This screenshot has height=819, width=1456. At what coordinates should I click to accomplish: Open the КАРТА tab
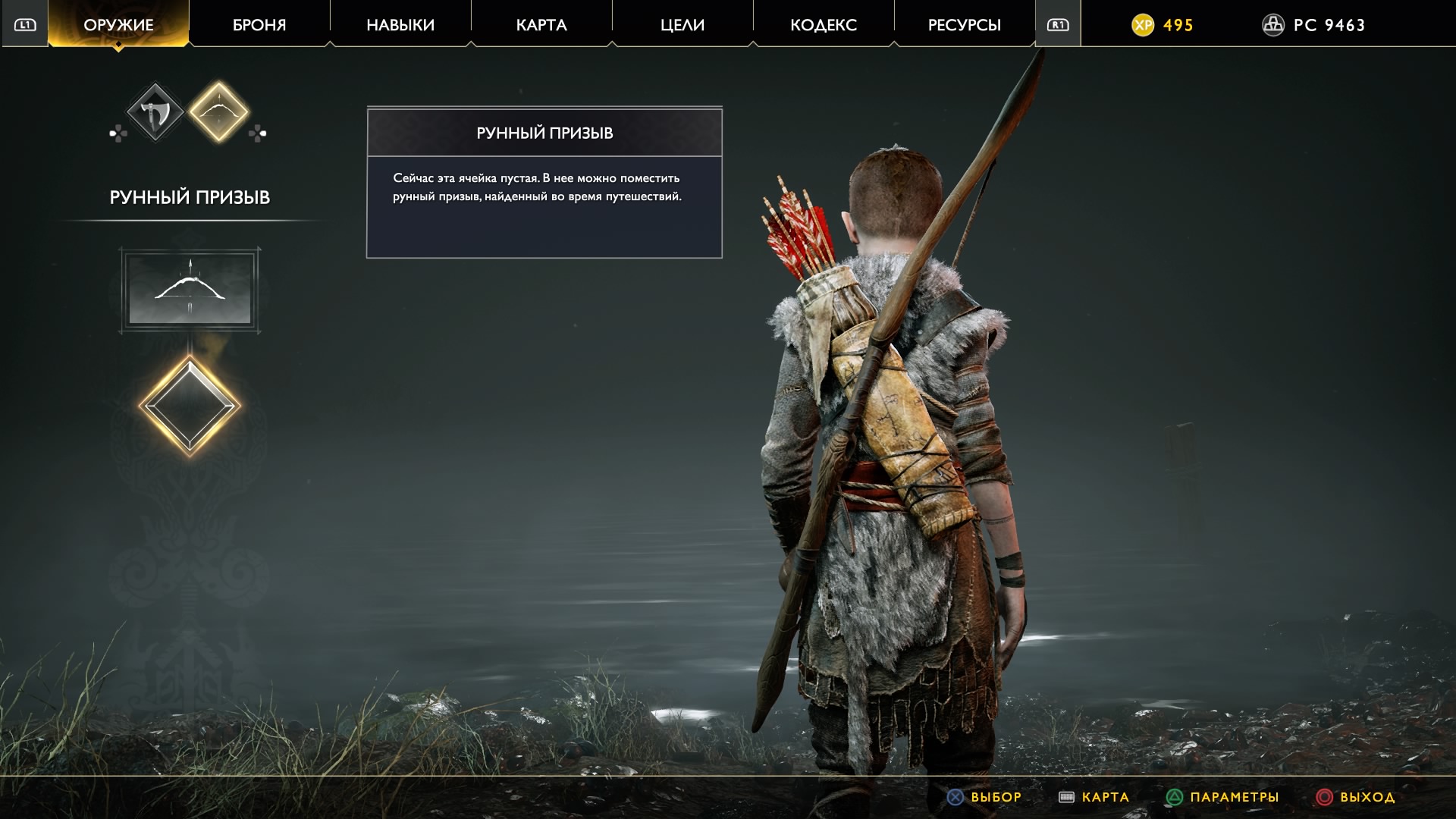541,25
